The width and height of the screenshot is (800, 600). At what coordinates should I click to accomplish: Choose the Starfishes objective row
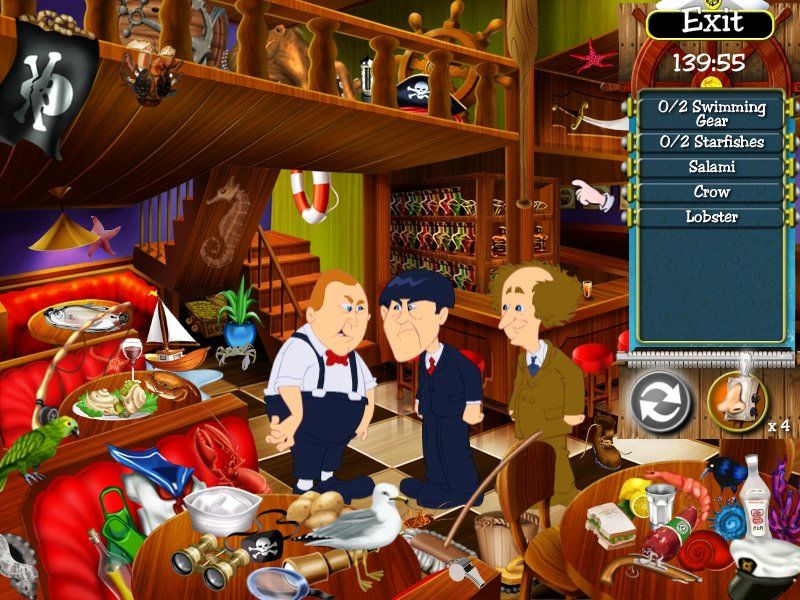click(711, 142)
